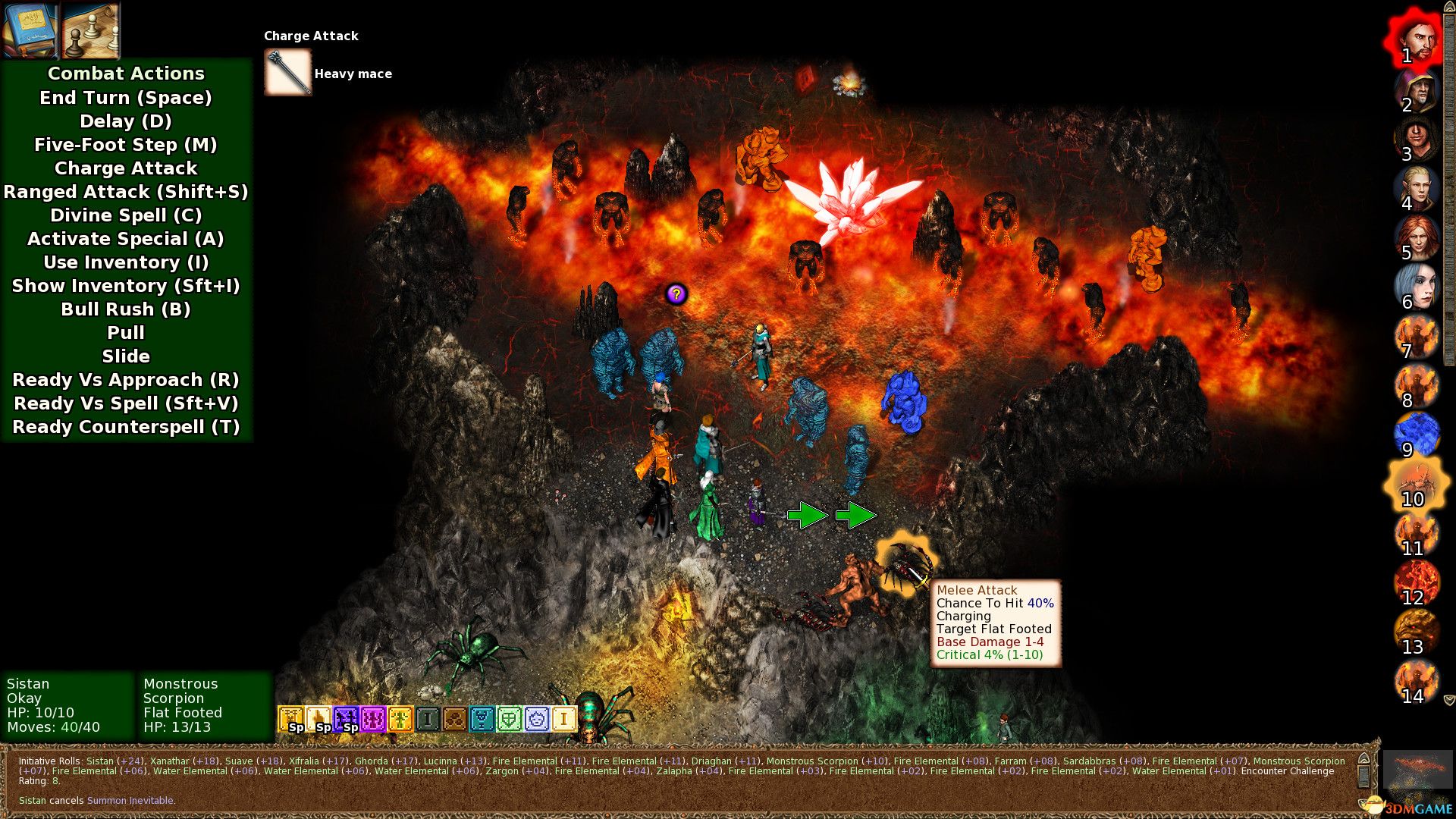Select the Heavy mace Charge Attack icon
This screenshot has width=1456, height=819.
[287, 72]
